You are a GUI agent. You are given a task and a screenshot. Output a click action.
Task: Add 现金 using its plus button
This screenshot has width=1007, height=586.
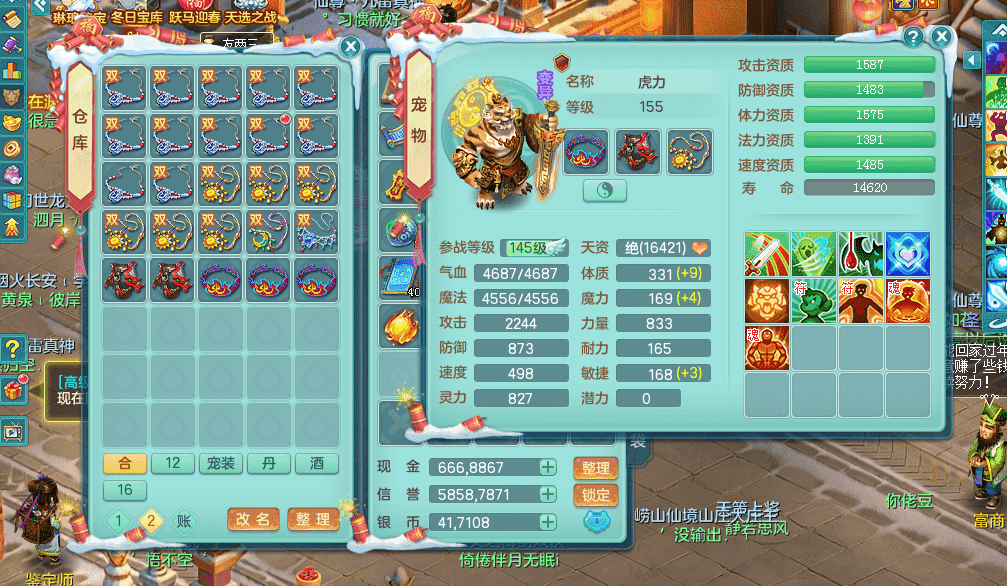pyautogui.click(x=548, y=468)
